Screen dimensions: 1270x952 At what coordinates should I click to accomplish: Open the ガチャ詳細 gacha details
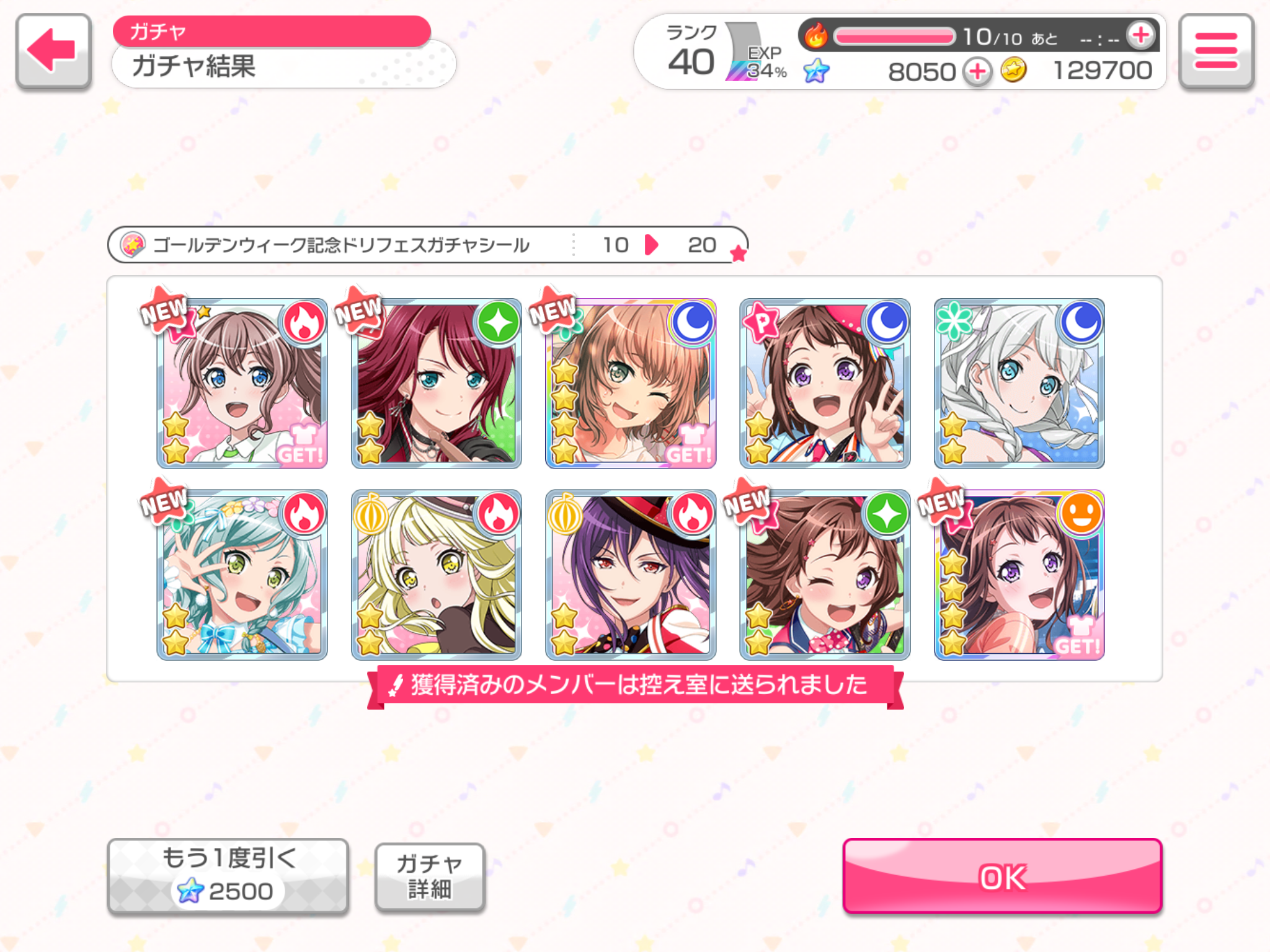coord(429,876)
